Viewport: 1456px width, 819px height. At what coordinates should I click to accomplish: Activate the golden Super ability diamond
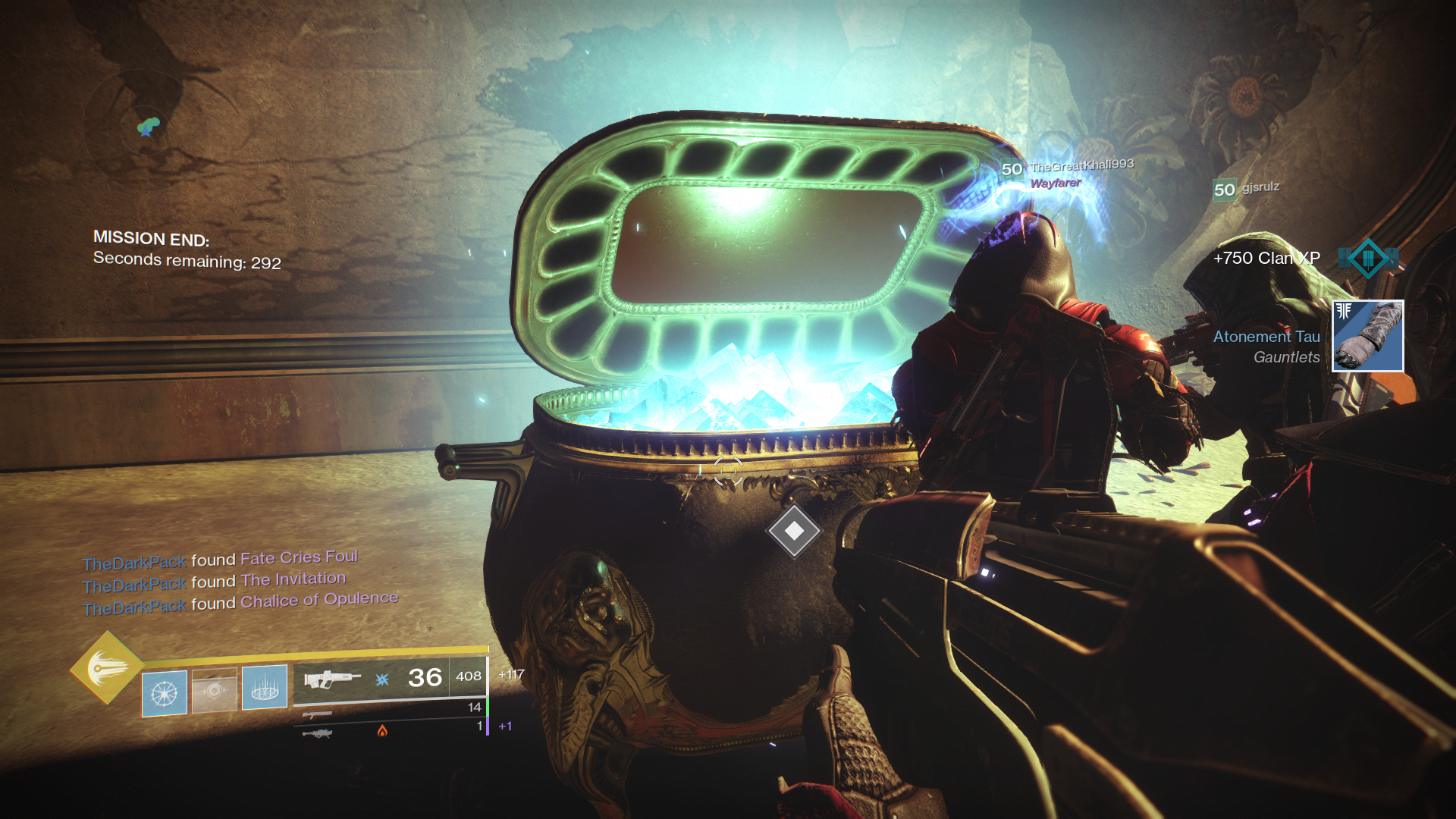tap(107, 668)
